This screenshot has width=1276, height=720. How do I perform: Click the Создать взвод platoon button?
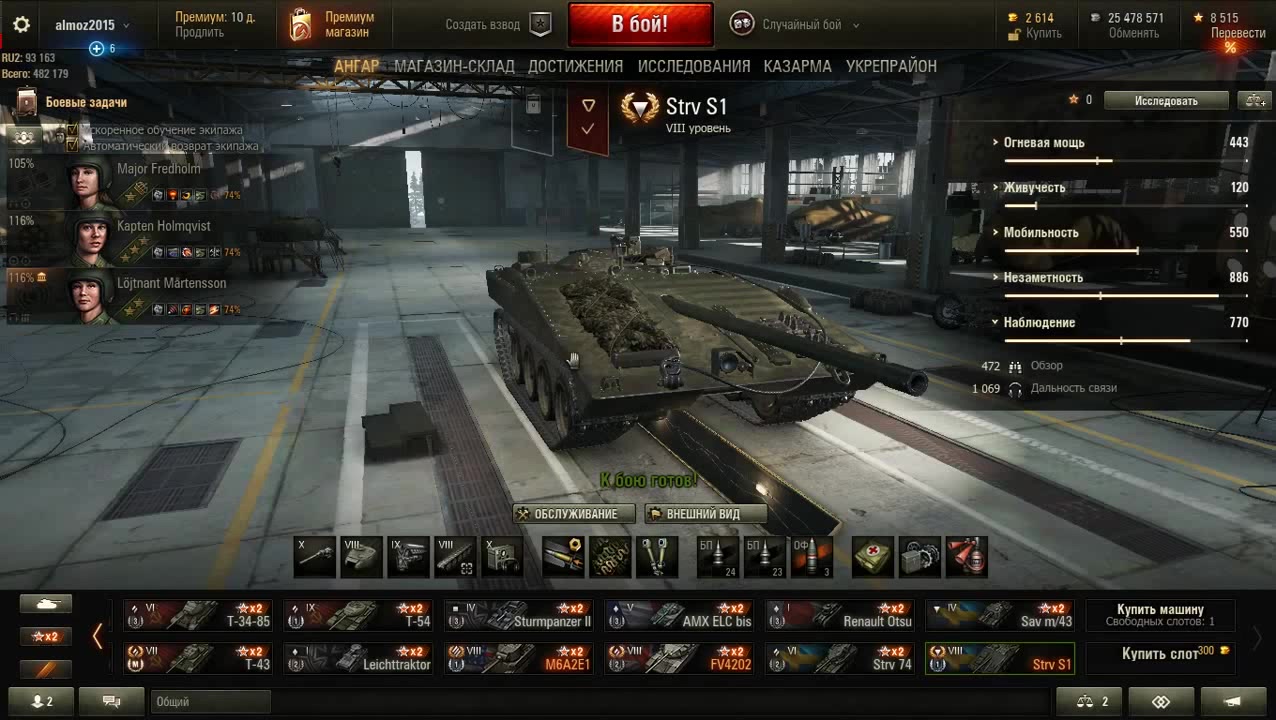click(497, 25)
